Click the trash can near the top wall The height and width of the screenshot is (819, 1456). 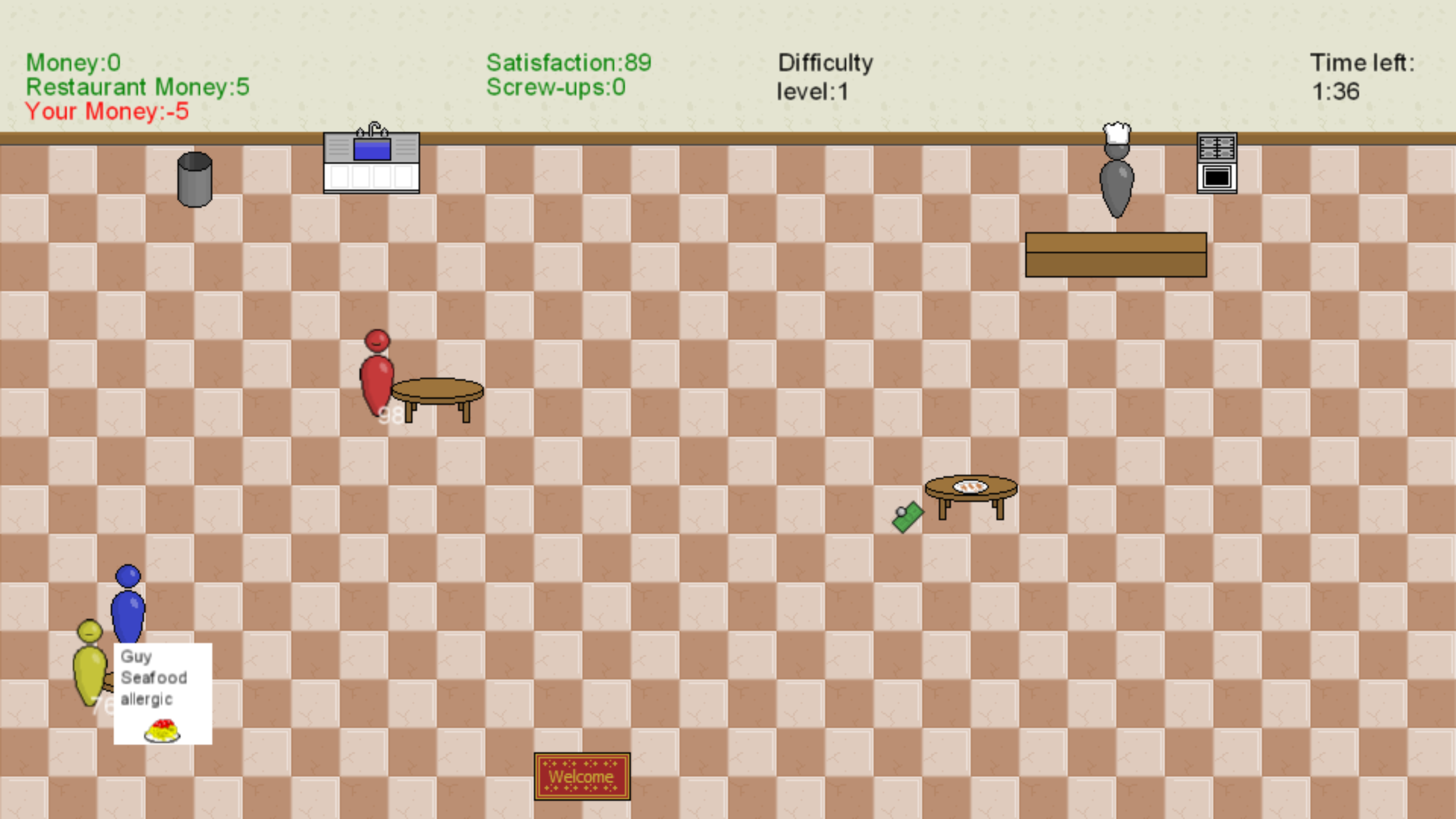(x=196, y=178)
